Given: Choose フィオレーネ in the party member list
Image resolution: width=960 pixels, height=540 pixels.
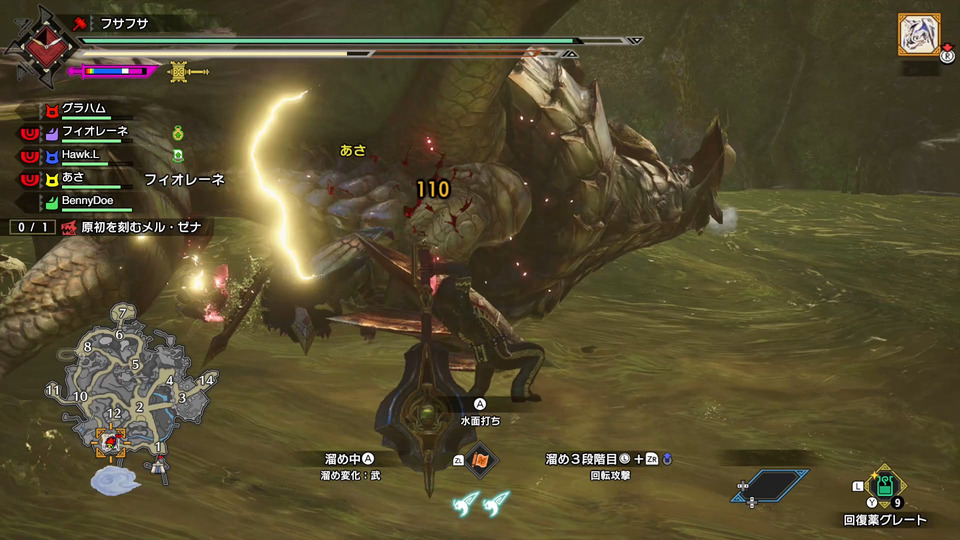Looking at the screenshot, I should (x=94, y=131).
